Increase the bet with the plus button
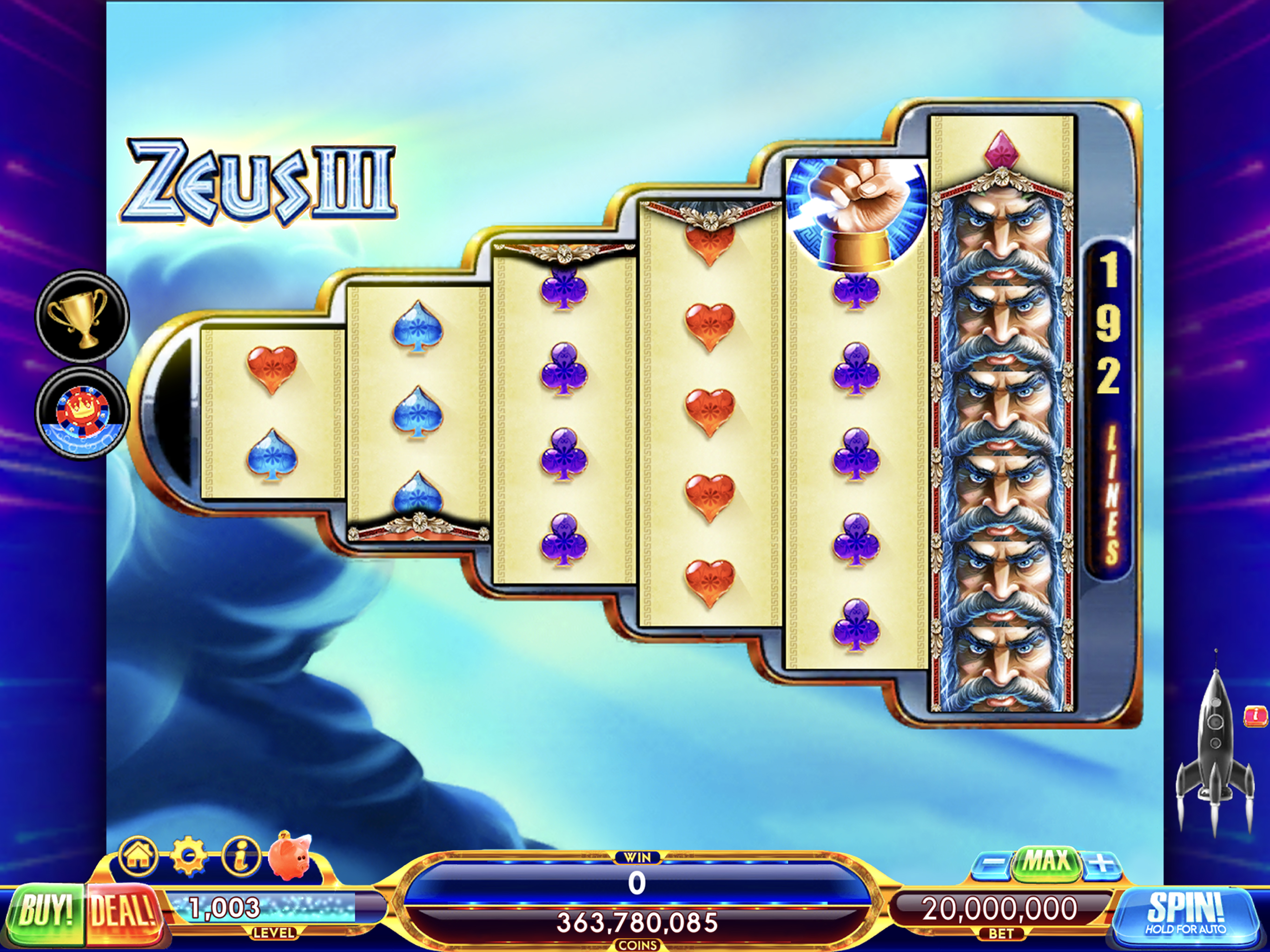Screen dimensions: 1270x952 [1101, 864]
